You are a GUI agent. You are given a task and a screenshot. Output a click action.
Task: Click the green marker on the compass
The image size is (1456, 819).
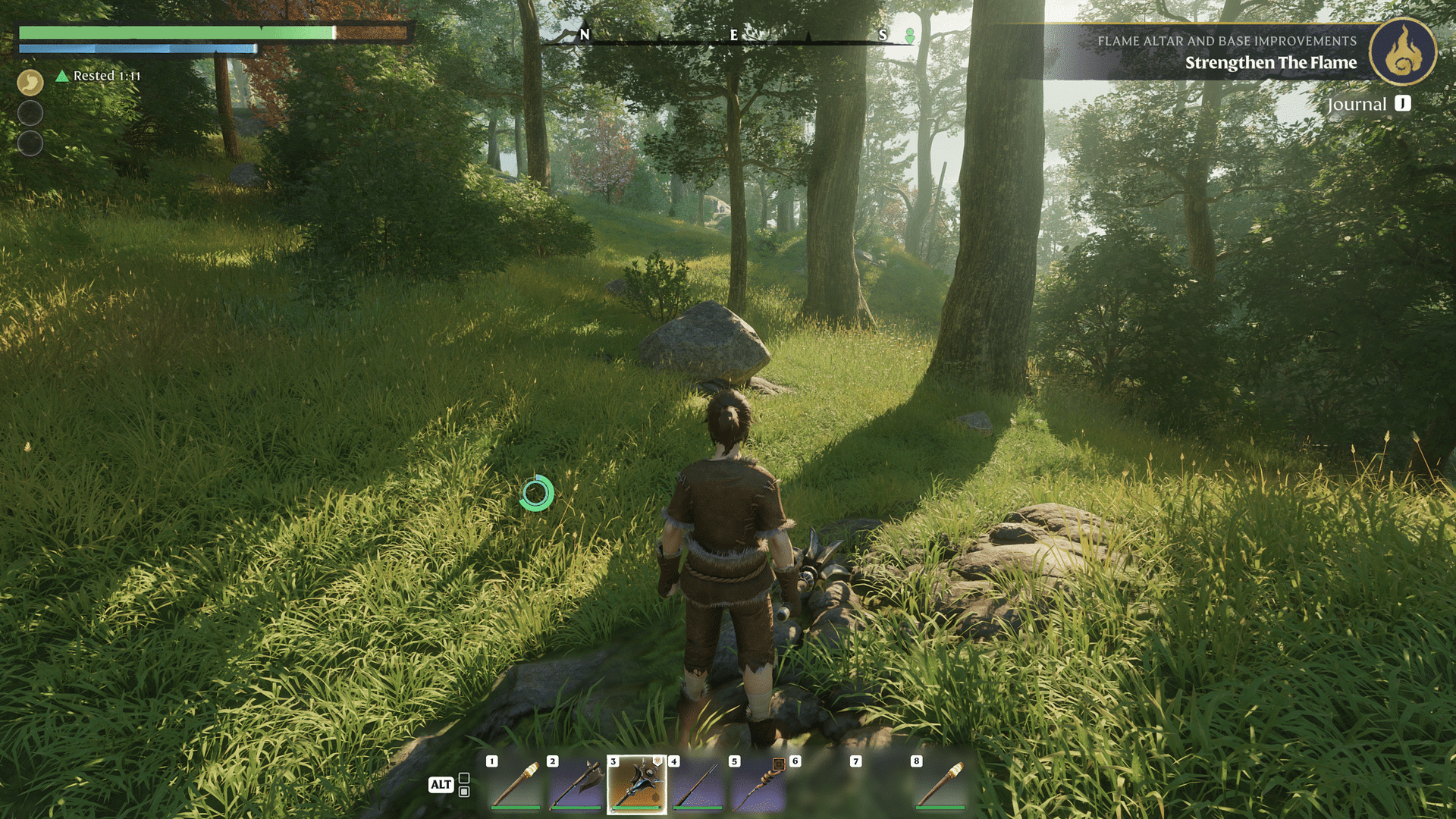(909, 36)
